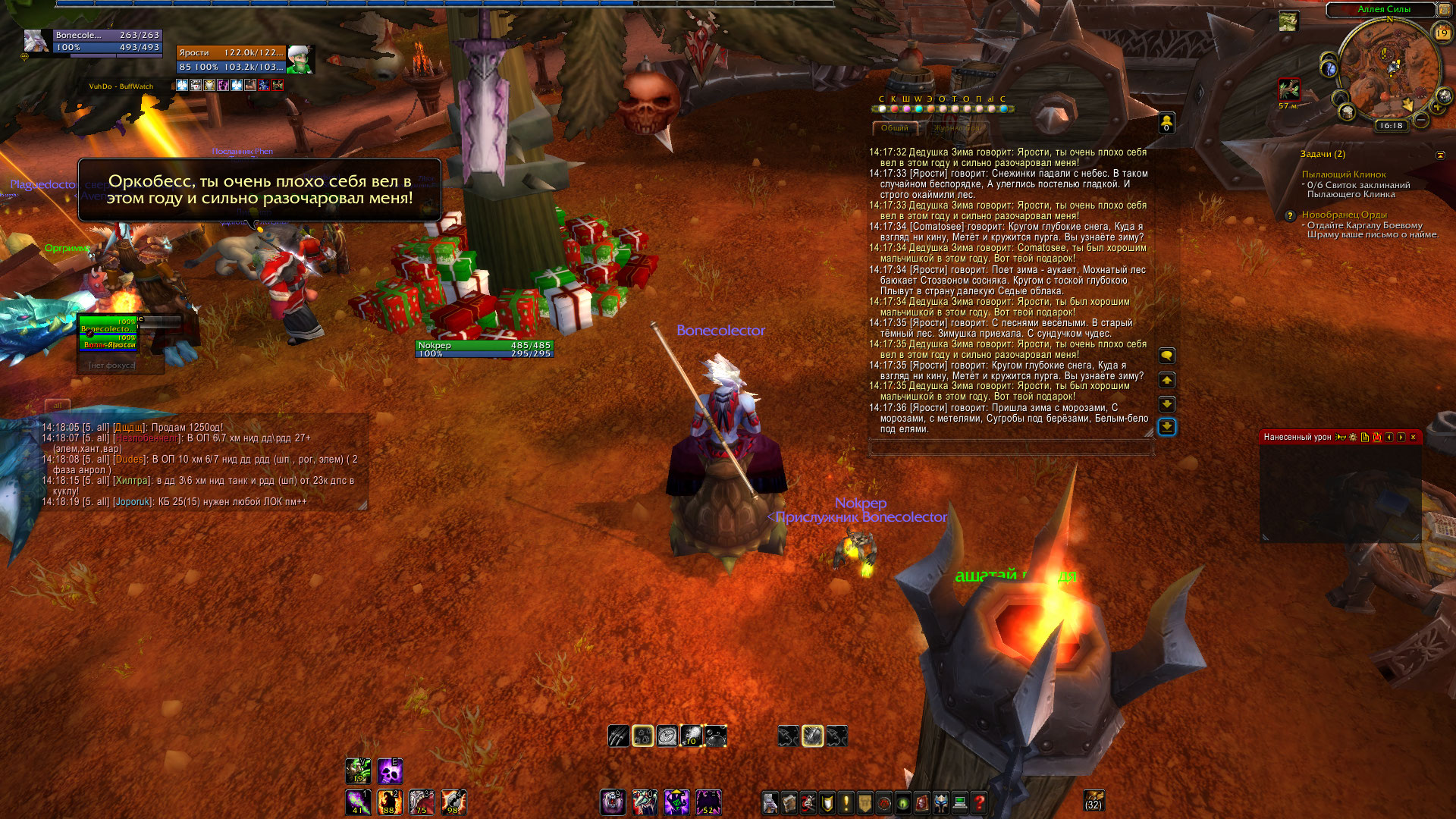Screen dimensions: 1456x819
Task: Jump to the bottom of the chat
Action: (1167, 428)
